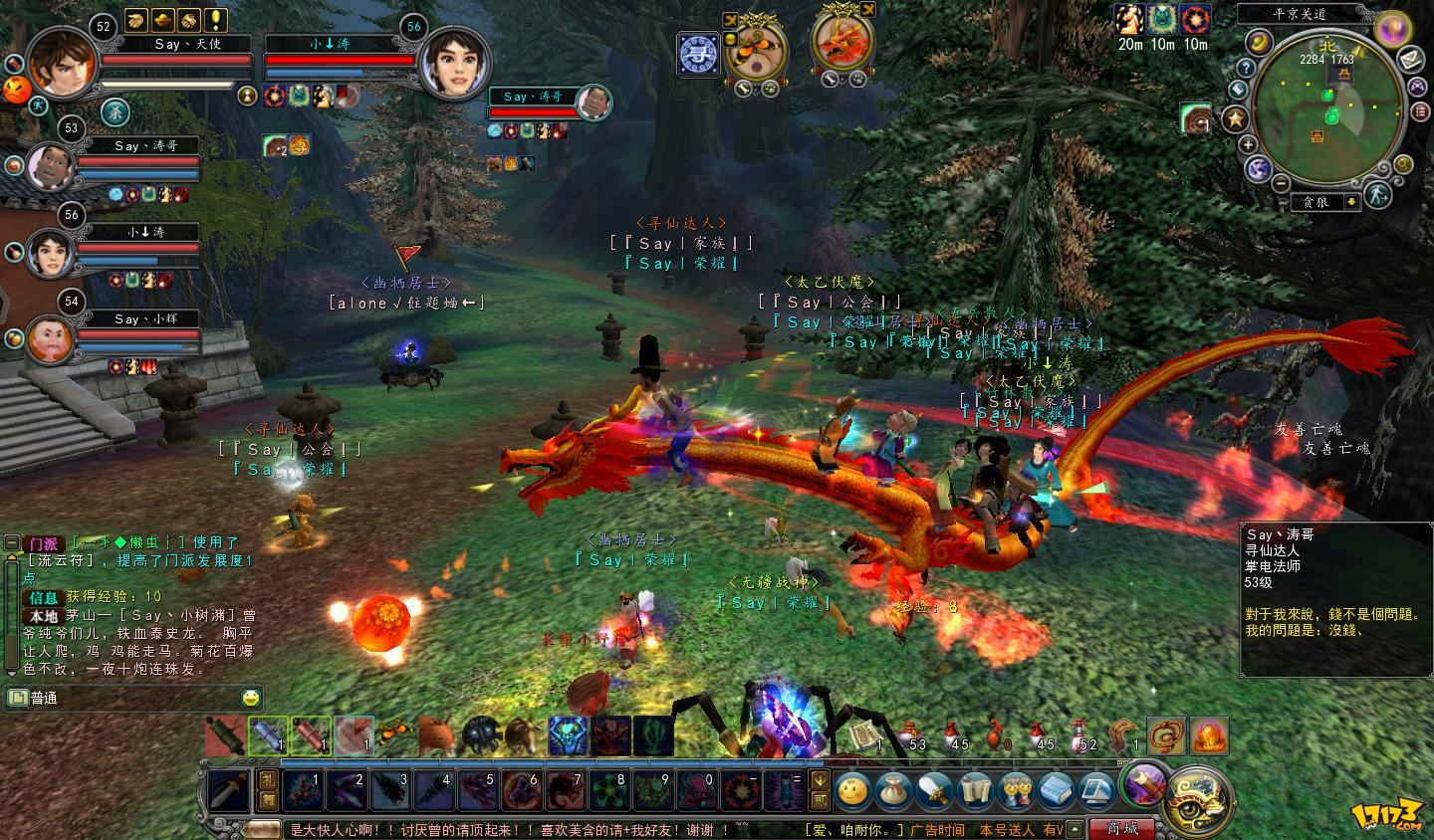This screenshot has height=840, width=1434.
Task: Click the star button beside minimap
Action: [x=1236, y=119]
